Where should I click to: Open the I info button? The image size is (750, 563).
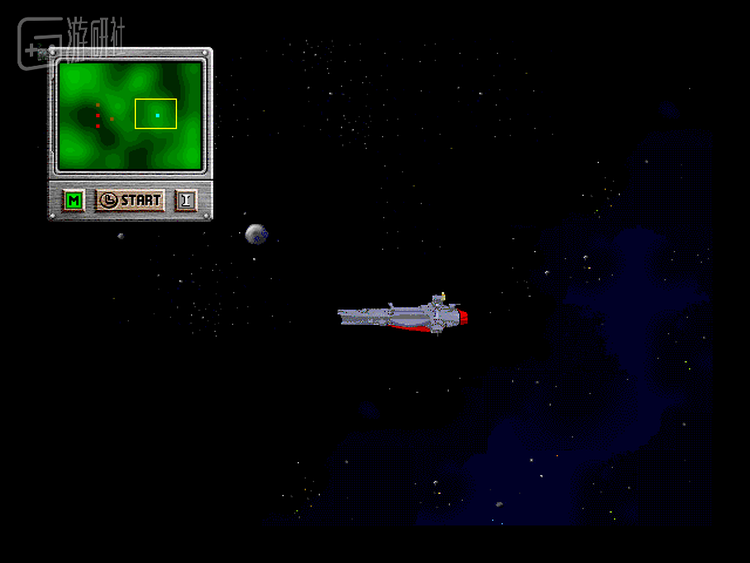[186, 200]
